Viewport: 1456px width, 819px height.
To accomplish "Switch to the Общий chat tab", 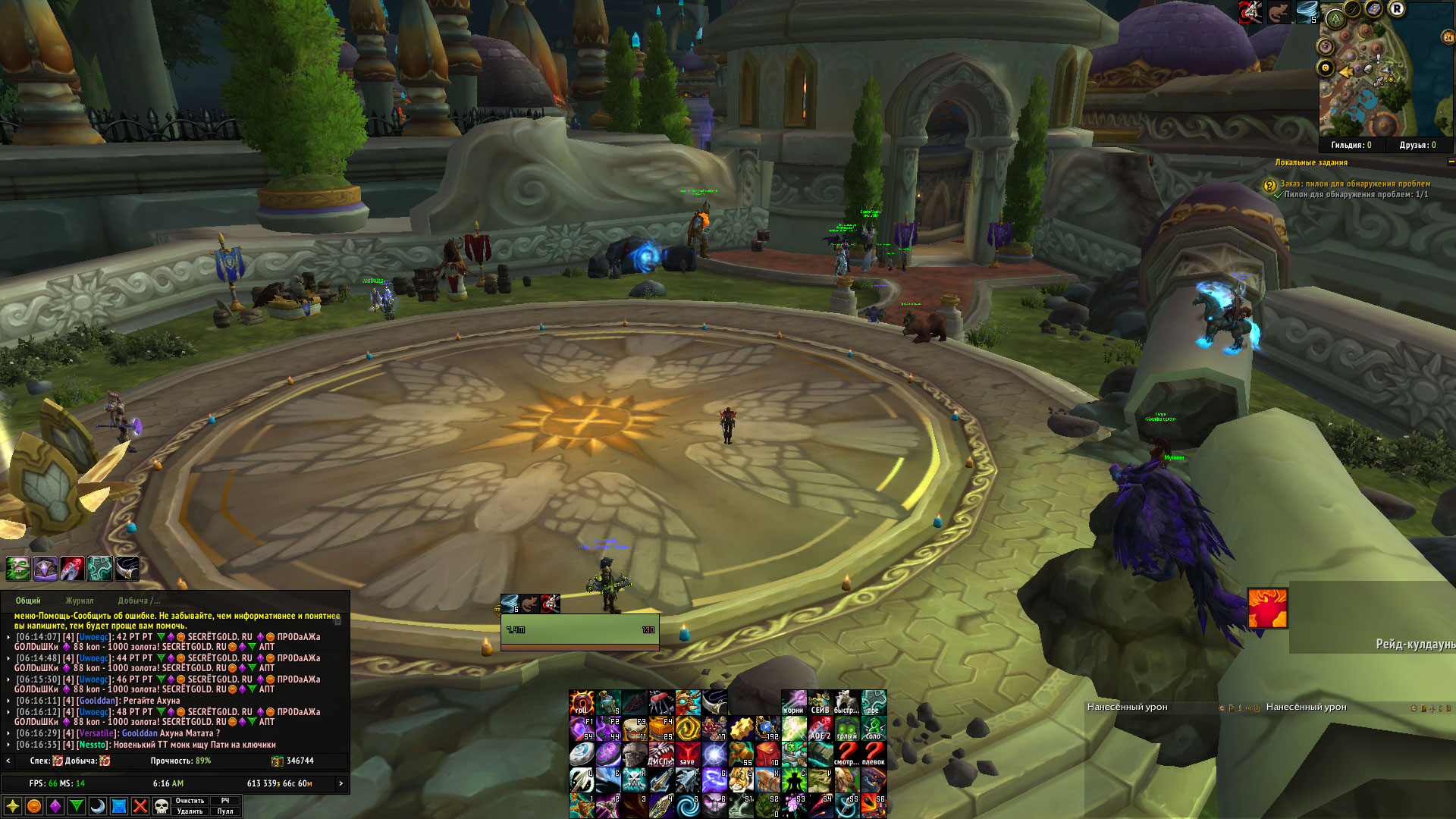I will 28,601.
